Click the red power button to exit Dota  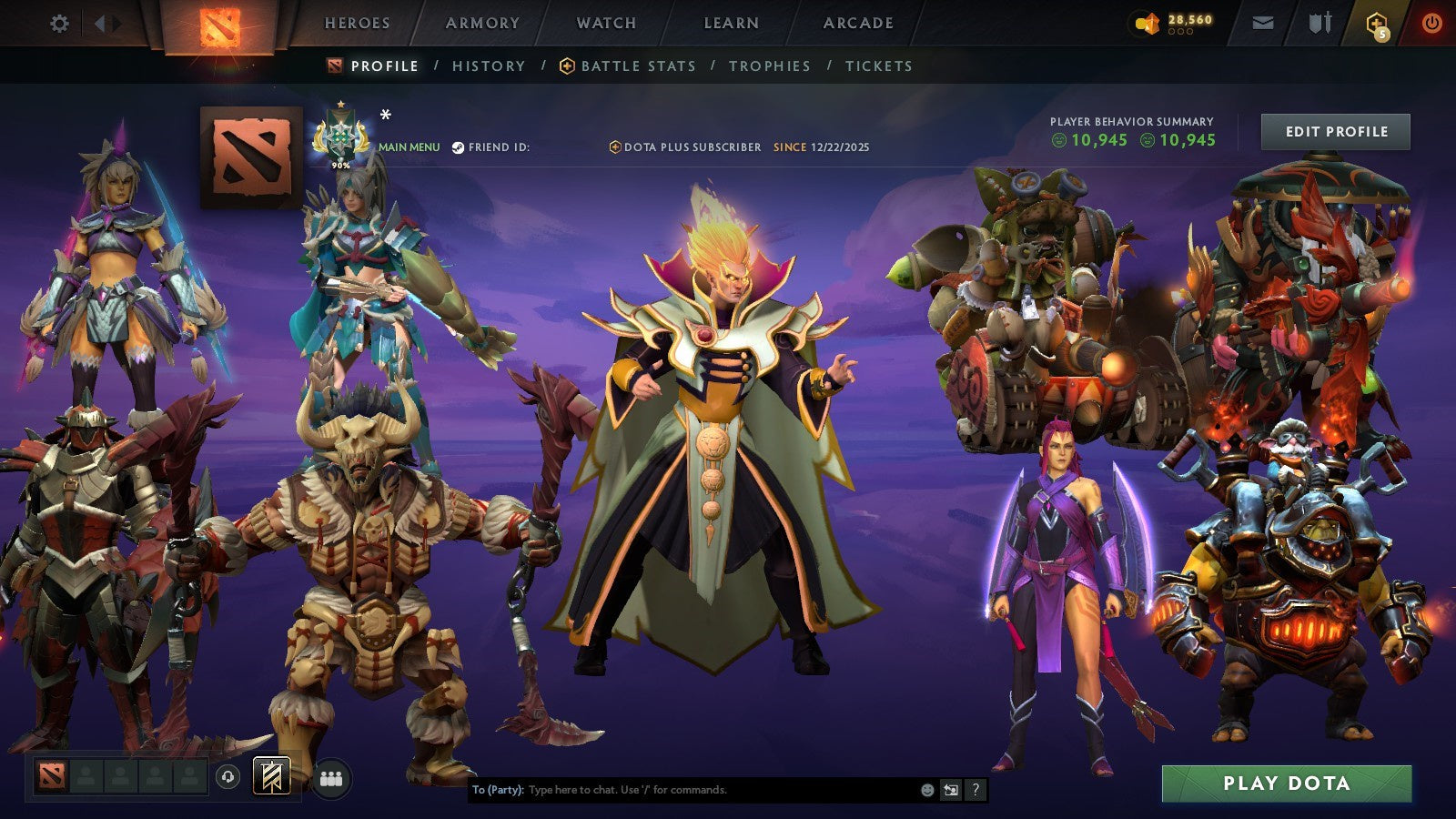click(x=1431, y=24)
